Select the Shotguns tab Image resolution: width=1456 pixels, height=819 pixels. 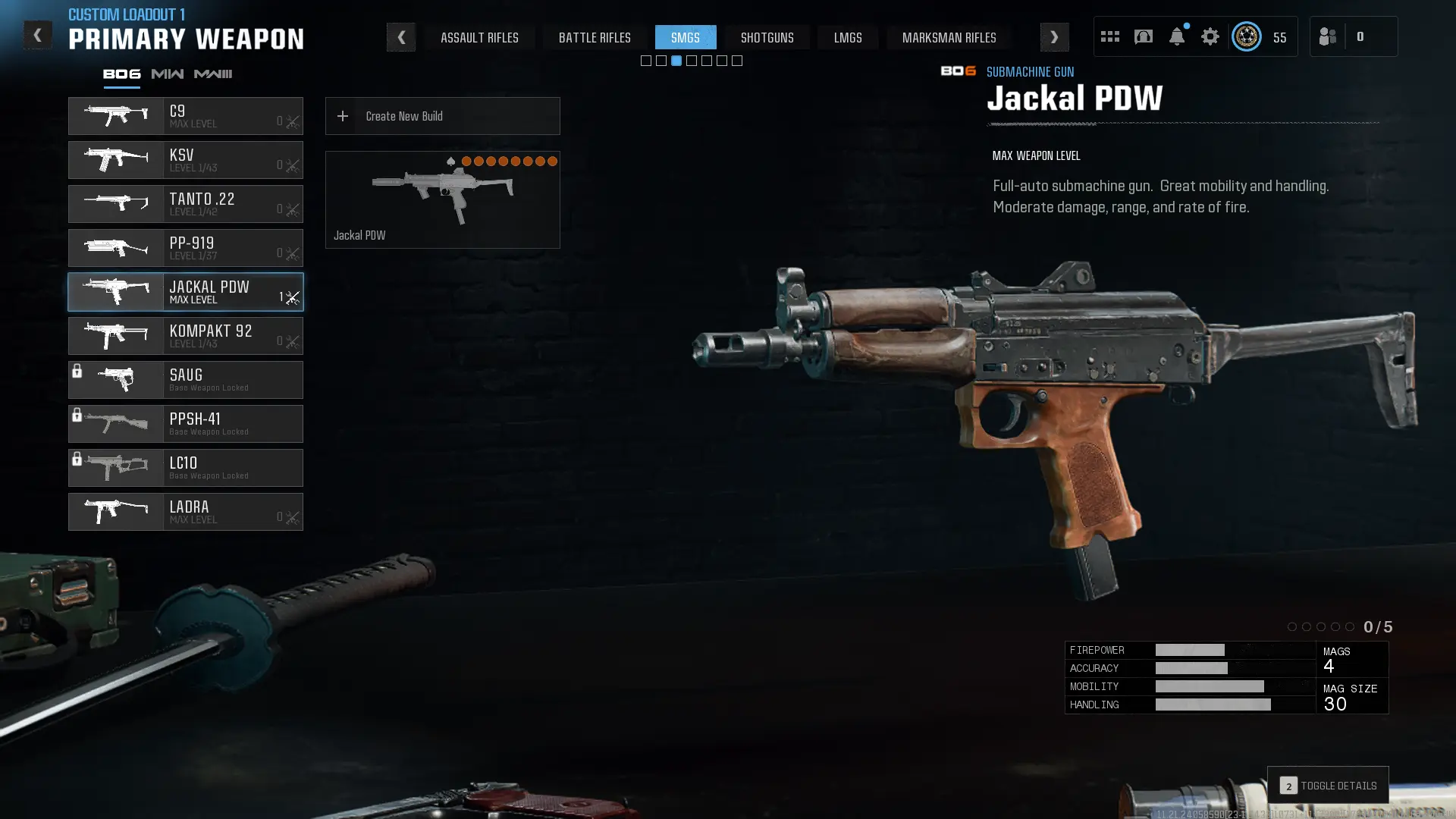(x=767, y=37)
